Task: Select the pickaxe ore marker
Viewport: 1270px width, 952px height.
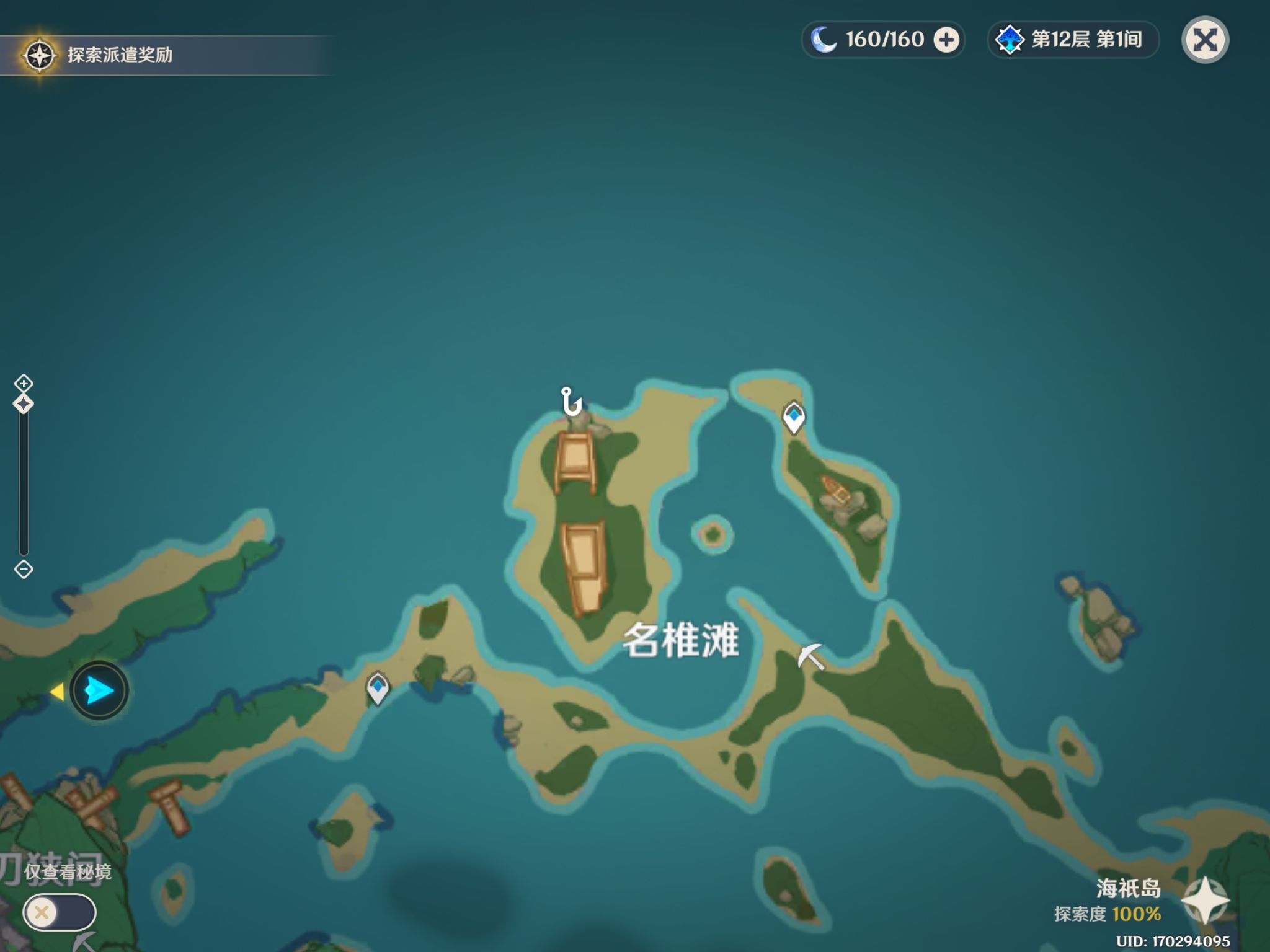Action: [x=811, y=656]
